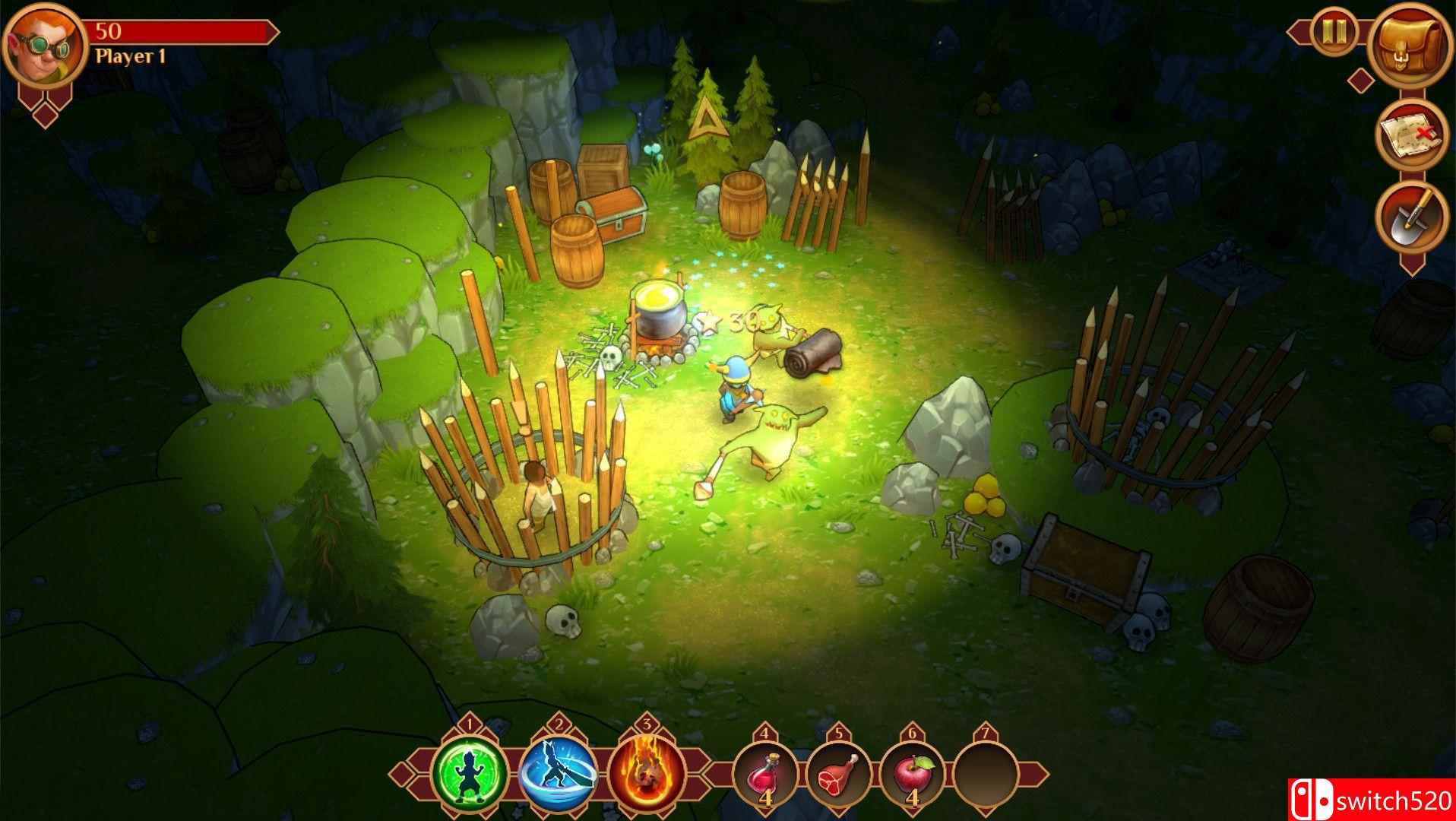Viewport: 1456px width, 821px height.
Task: Click the red health bar showing 50
Action: click(x=182, y=30)
